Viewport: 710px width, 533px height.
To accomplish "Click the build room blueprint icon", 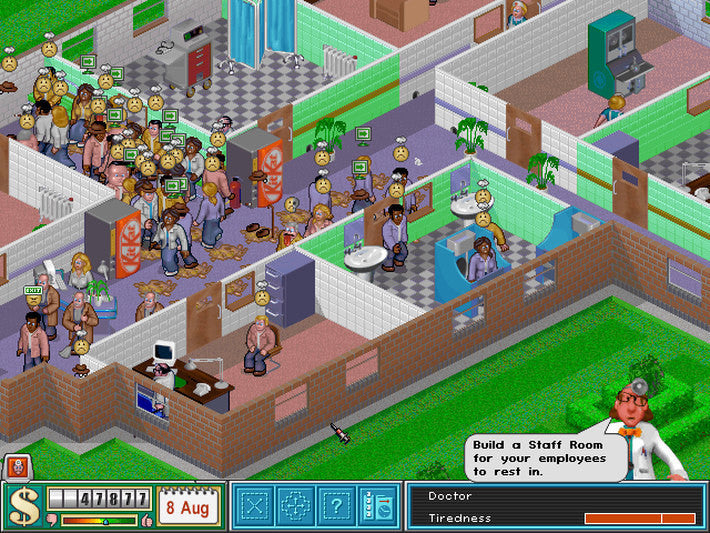I will (x=255, y=506).
